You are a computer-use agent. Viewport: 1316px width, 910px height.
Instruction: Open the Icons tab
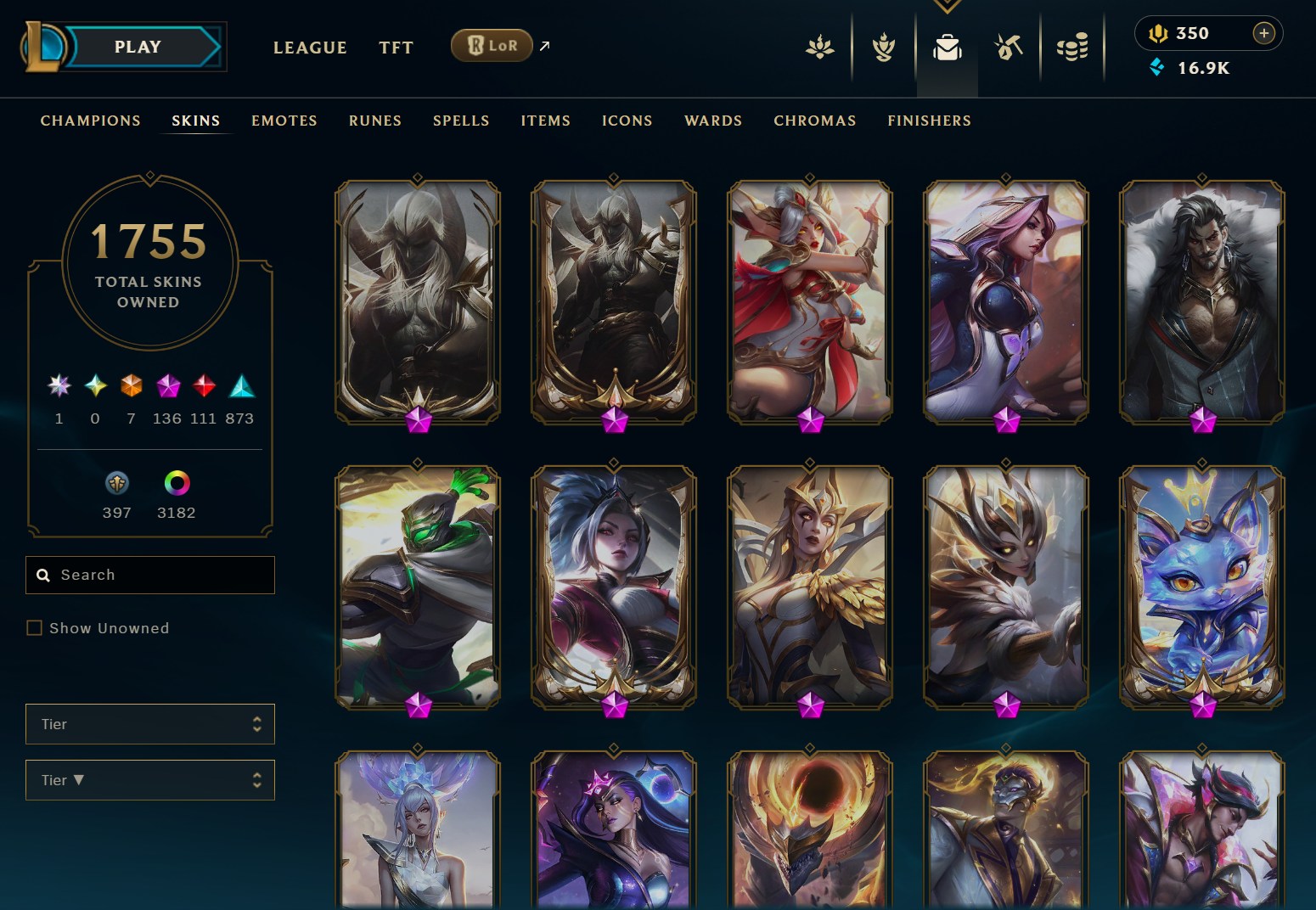[627, 121]
